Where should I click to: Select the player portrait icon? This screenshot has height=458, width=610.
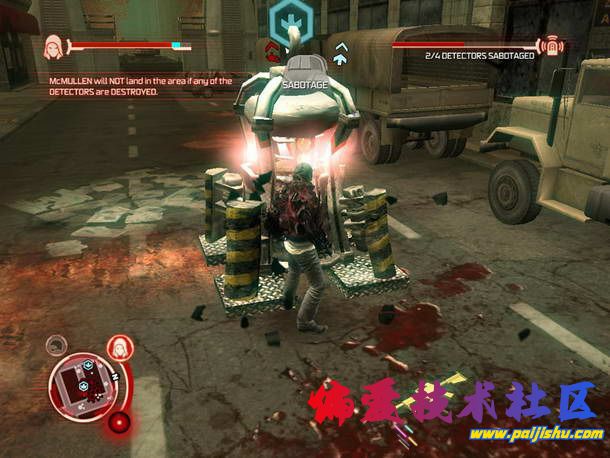[52, 46]
